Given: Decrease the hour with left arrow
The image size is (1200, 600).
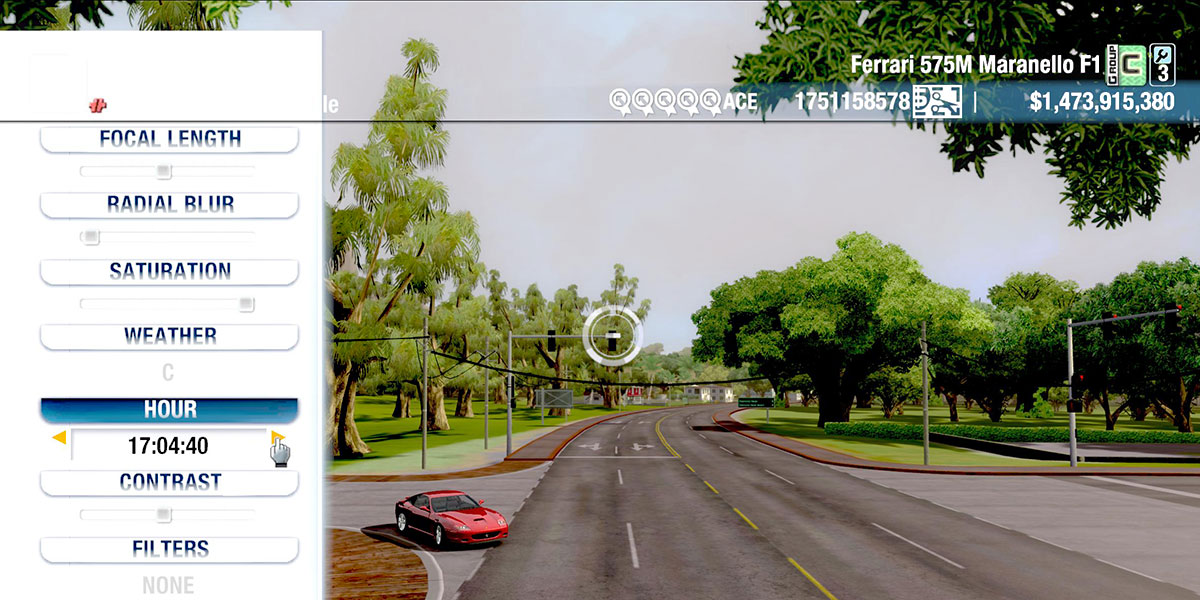Looking at the screenshot, I should (x=59, y=438).
